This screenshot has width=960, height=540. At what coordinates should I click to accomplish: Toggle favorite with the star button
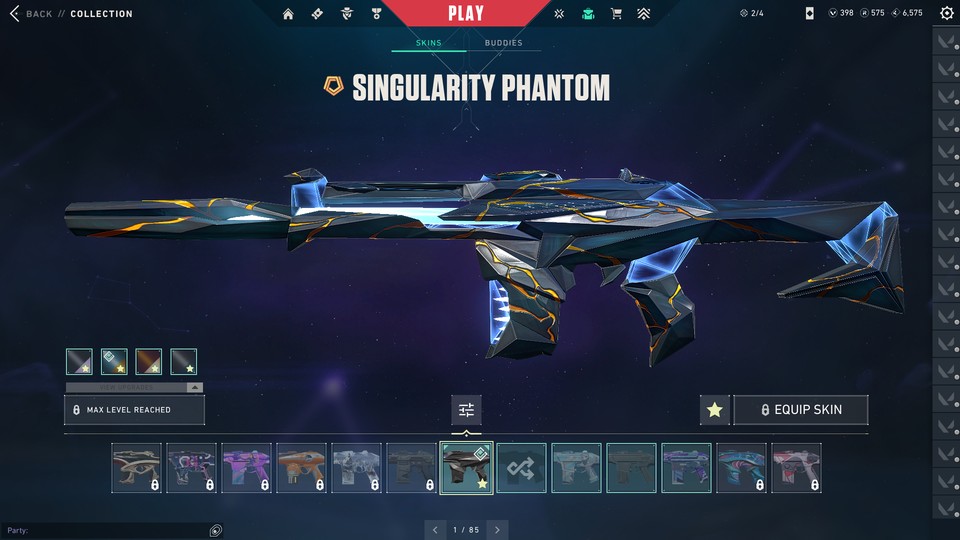pos(714,410)
